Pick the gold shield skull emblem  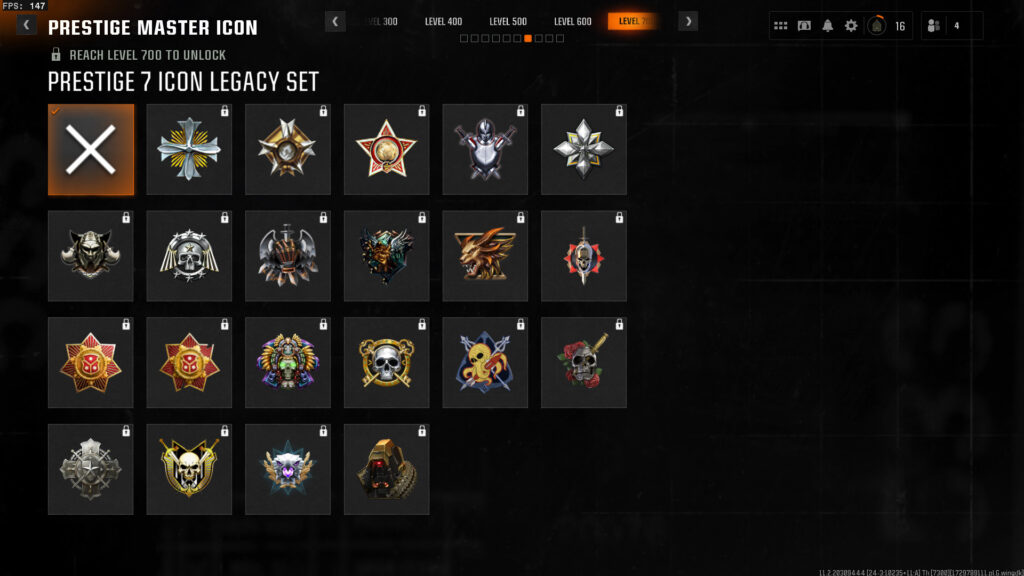(x=189, y=470)
